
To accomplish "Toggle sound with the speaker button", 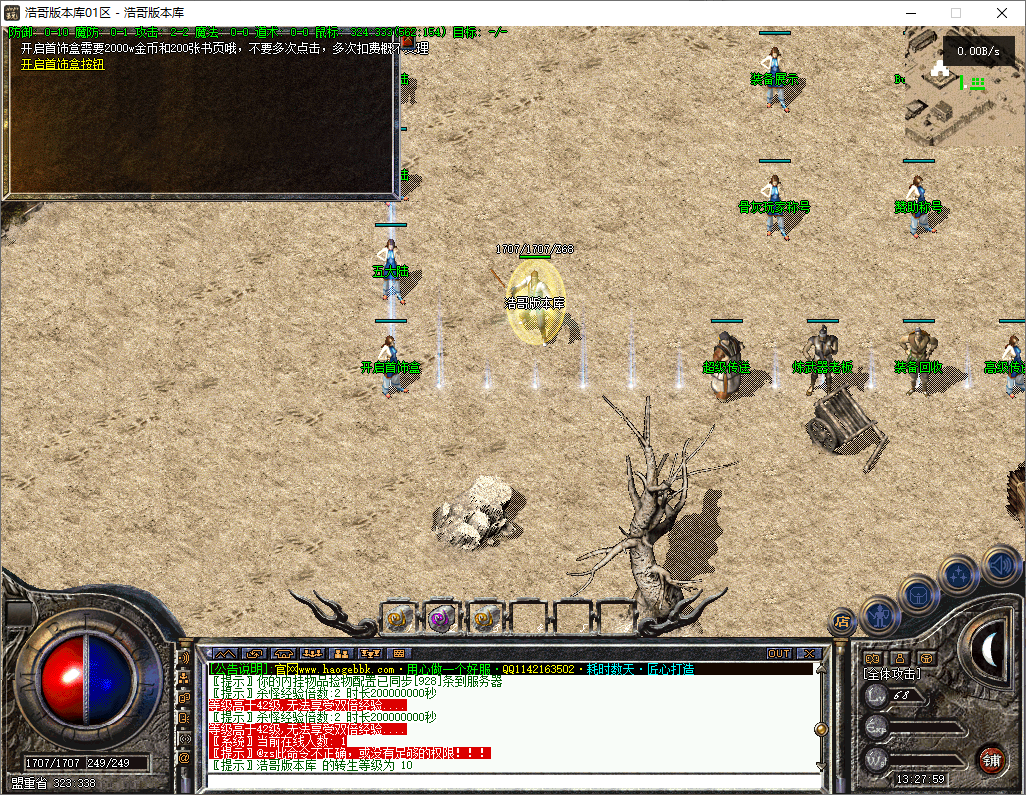I will (1000, 564).
